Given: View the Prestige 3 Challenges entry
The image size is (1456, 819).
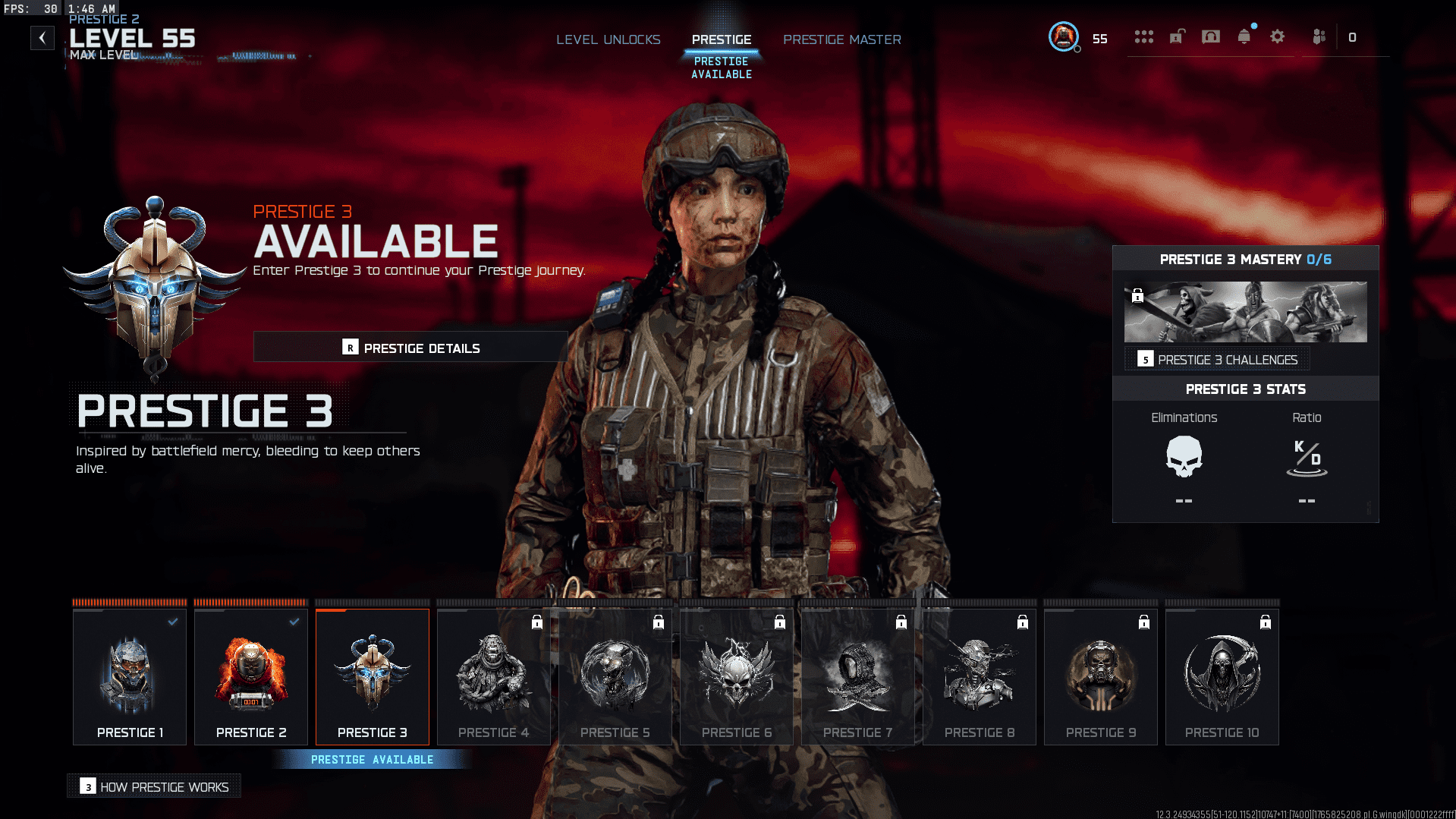Looking at the screenshot, I should coord(1216,359).
